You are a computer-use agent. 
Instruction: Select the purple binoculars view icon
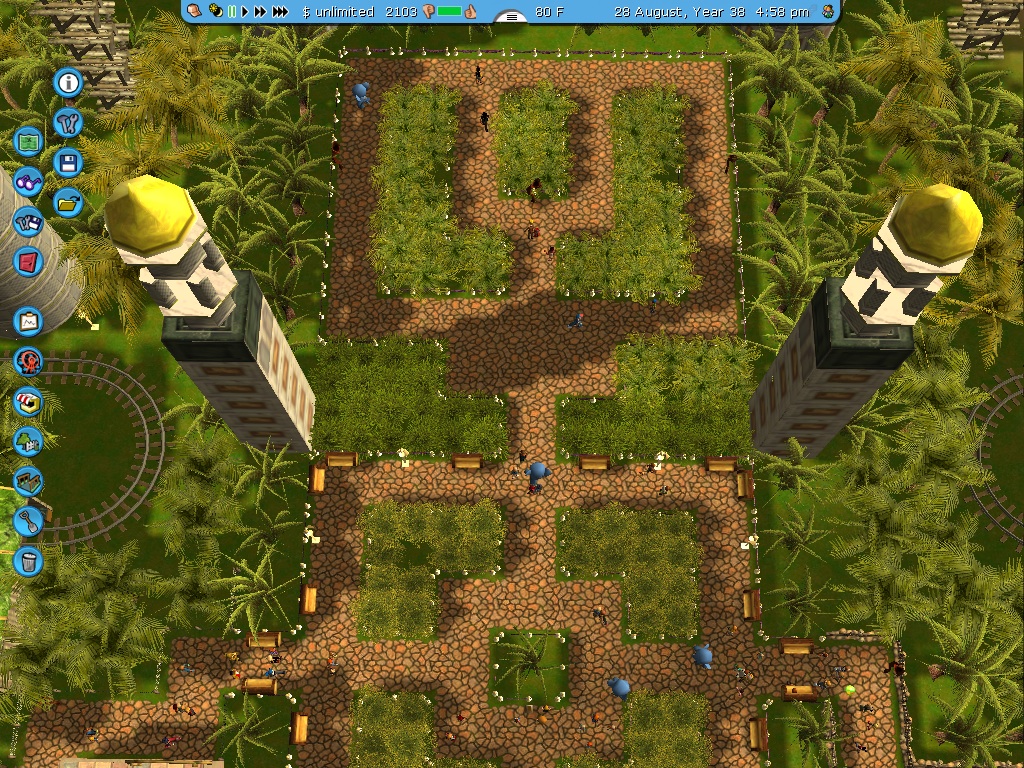pos(29,182)
